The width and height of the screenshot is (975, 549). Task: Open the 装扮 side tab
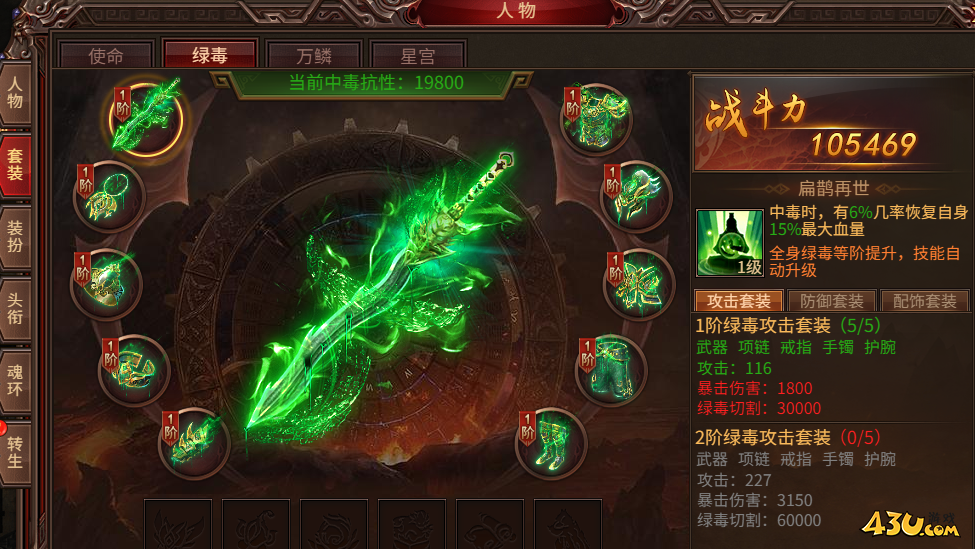(15, 239)
